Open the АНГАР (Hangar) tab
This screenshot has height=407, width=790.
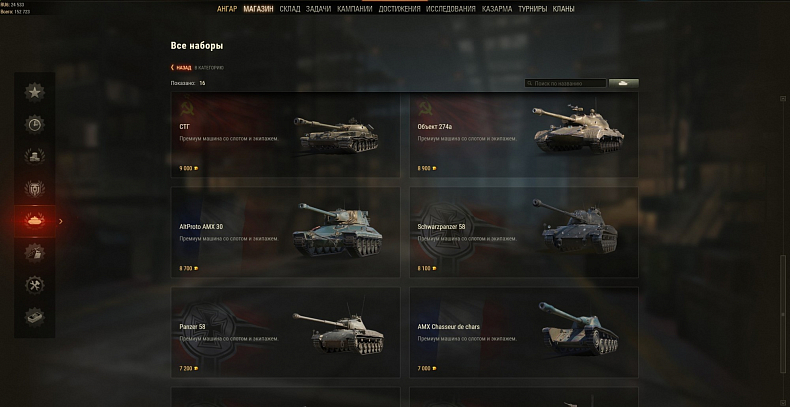point(227,8)
